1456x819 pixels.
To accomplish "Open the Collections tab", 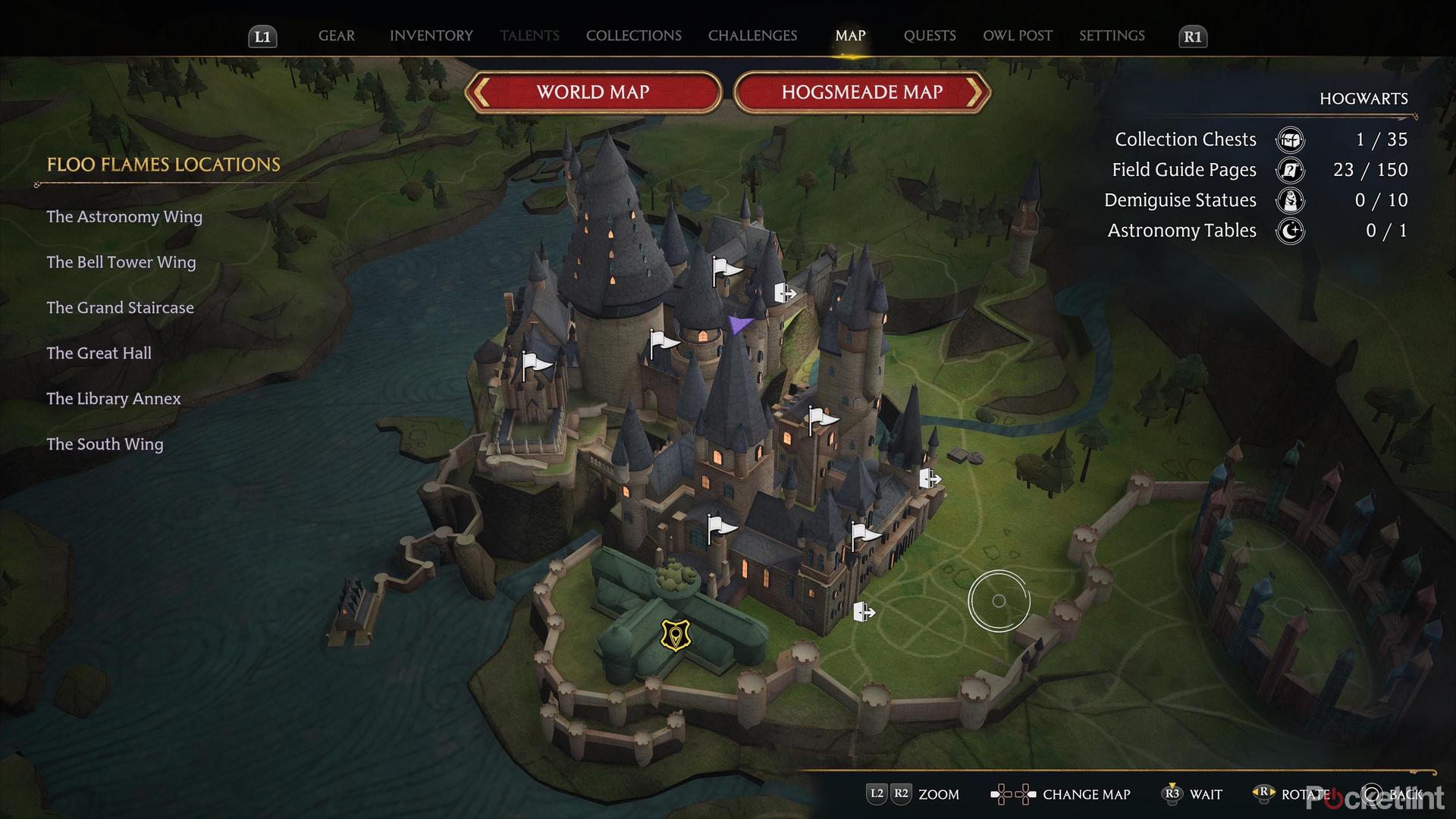I will click(633, 36).
